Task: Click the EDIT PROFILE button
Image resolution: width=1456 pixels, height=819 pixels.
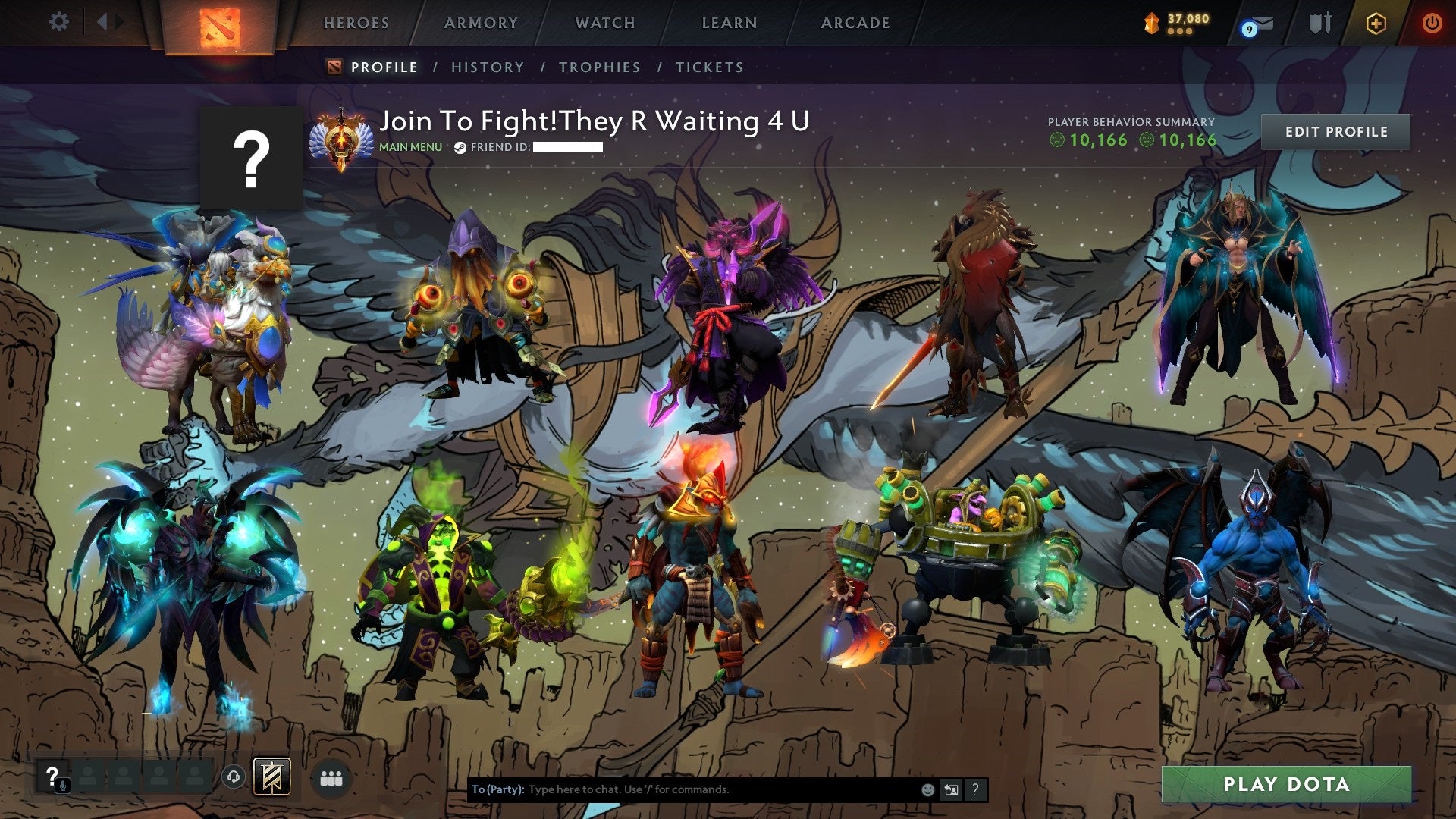Action: (x=1335, y=131)
